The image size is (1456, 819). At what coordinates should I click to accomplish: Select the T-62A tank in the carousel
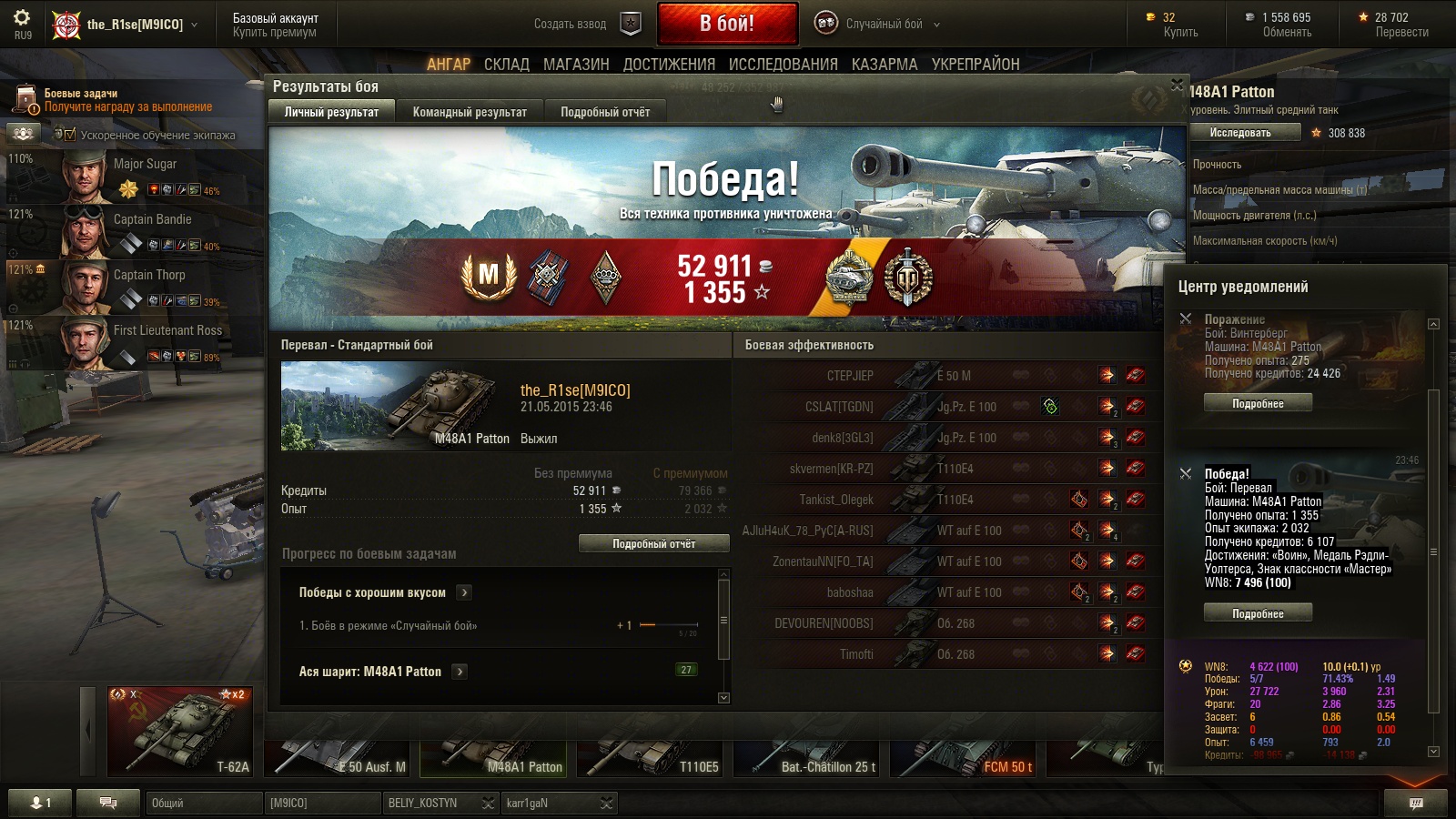coord(180,732)
